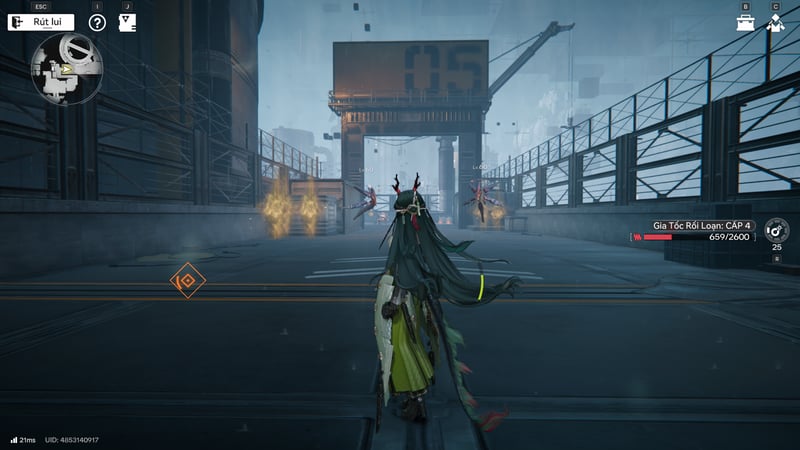
Task: Open the character outfit icon
Action: click(775, 22)
